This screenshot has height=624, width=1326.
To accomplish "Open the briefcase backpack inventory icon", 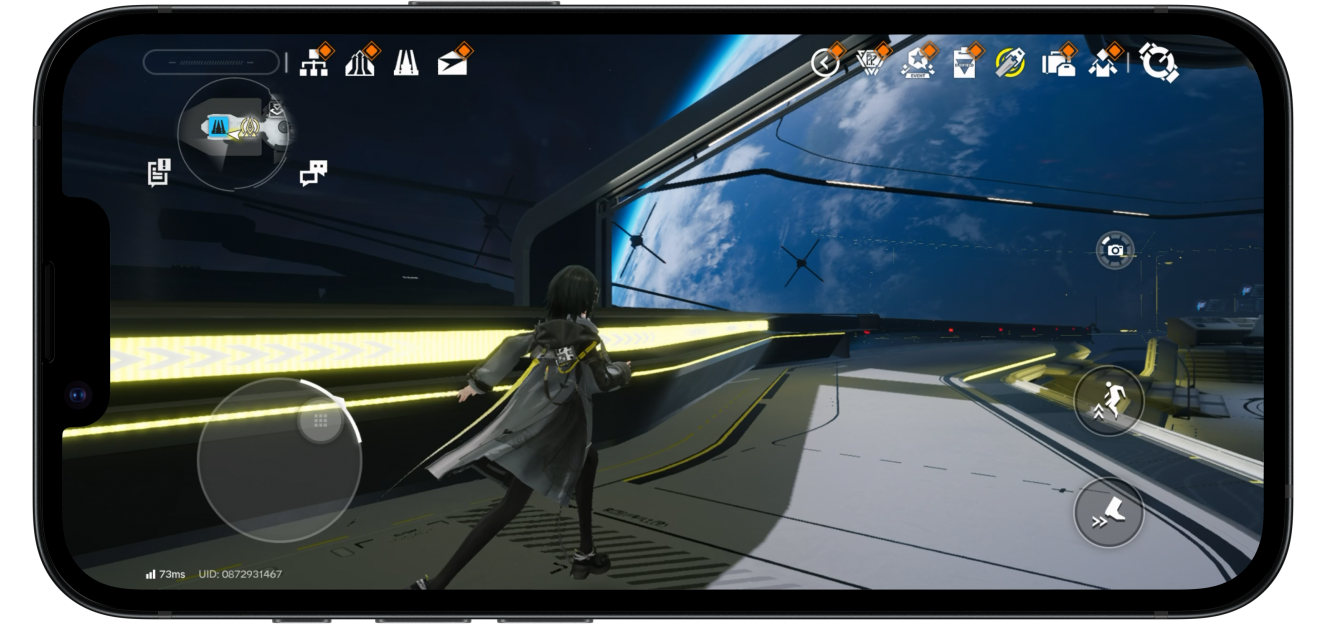I will (x=1057, y=64).
